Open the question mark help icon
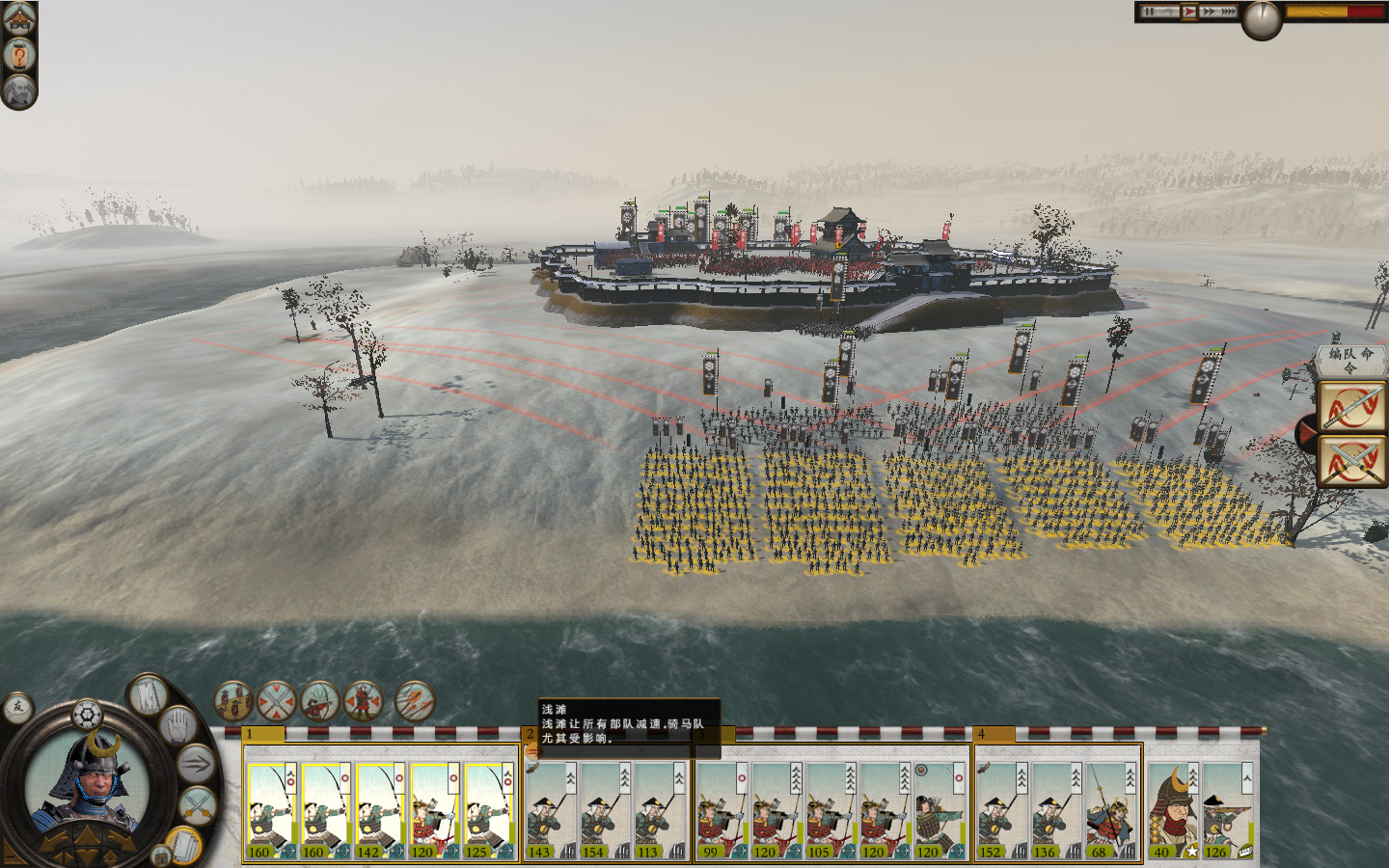 click(18, 55)
